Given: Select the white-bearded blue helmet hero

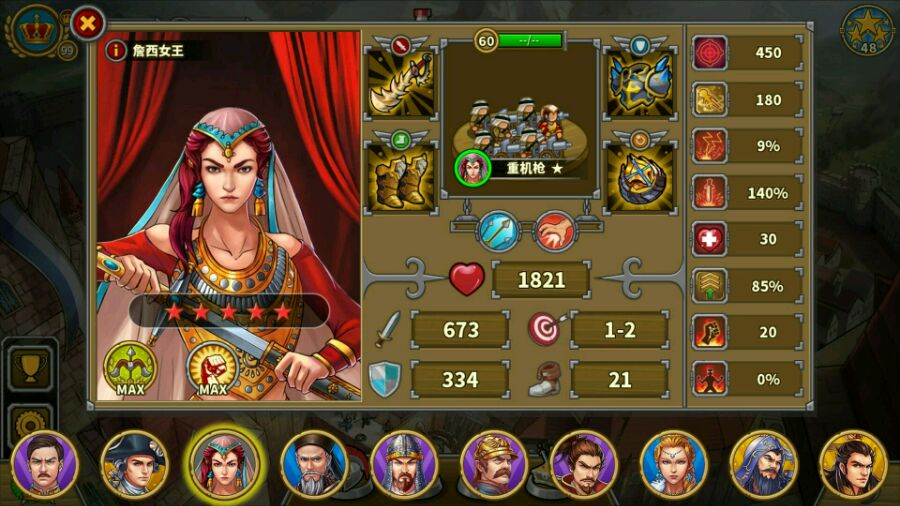Looking at the screenshot, I should pos(764,464).
